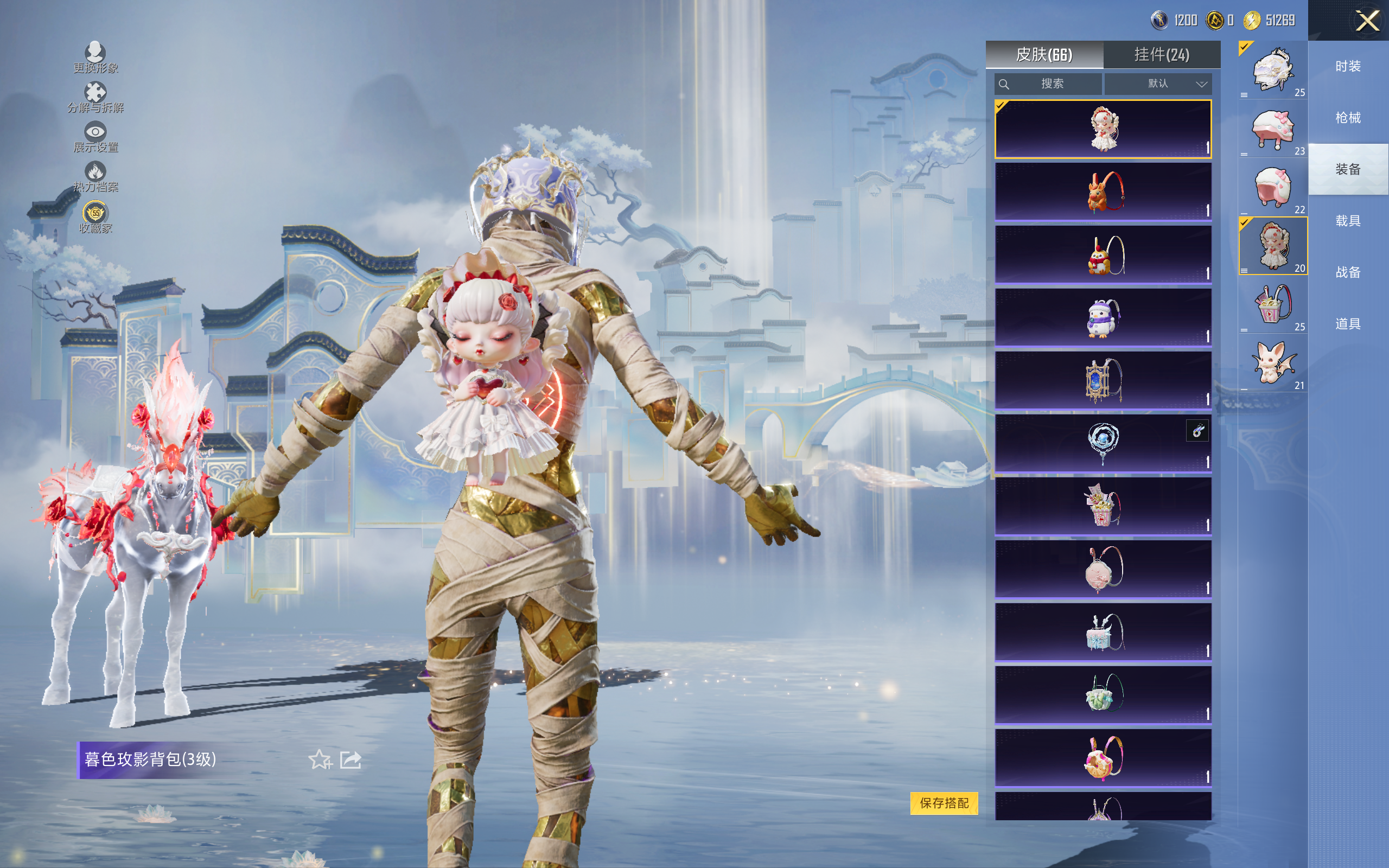Select the 皮肤(66) tab
The height and width of the screenshot is (868, 1389).
[1044, 55]
